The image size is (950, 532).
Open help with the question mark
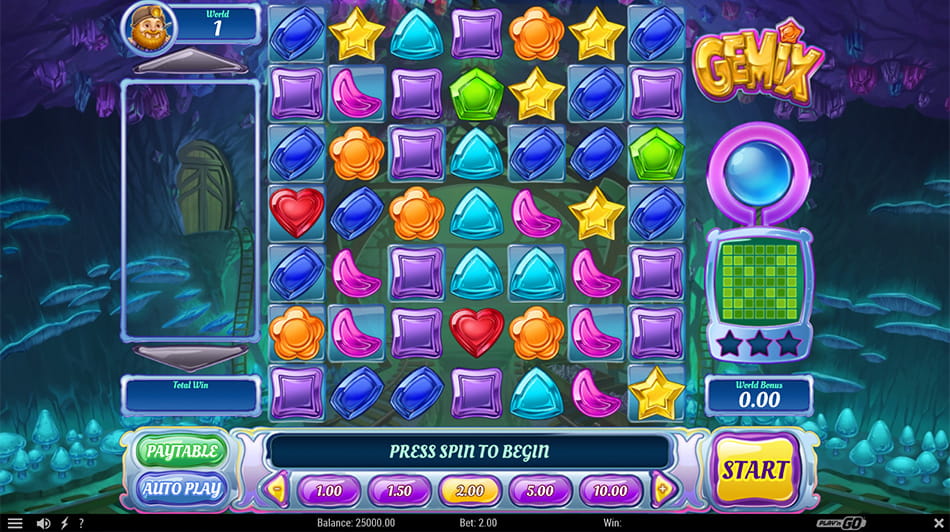(x=80, y=523)
